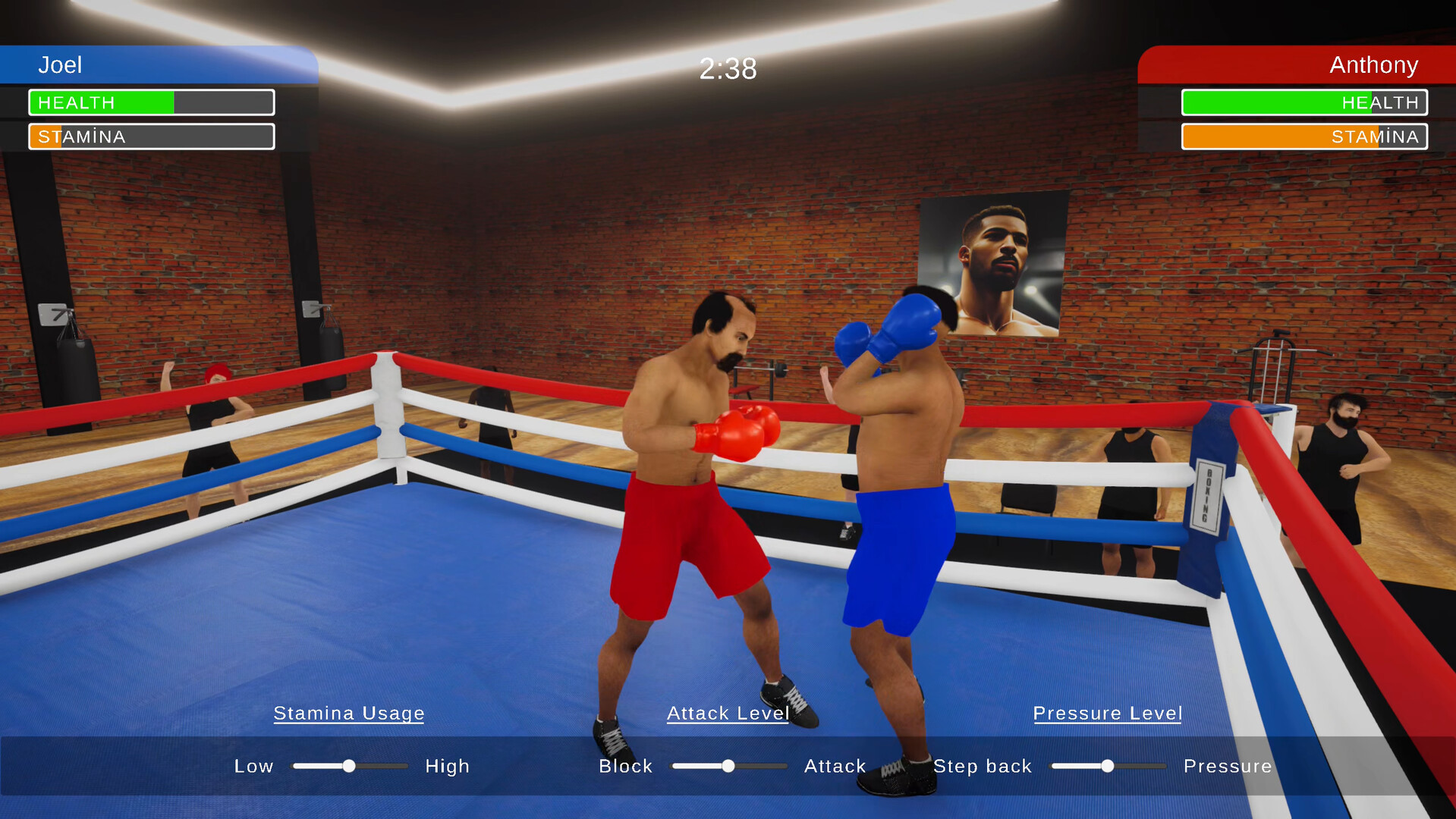The height and width of the screenshot is (819, 1456).
Task: Click the 2:38 round timer
Action: click(728, 69)
